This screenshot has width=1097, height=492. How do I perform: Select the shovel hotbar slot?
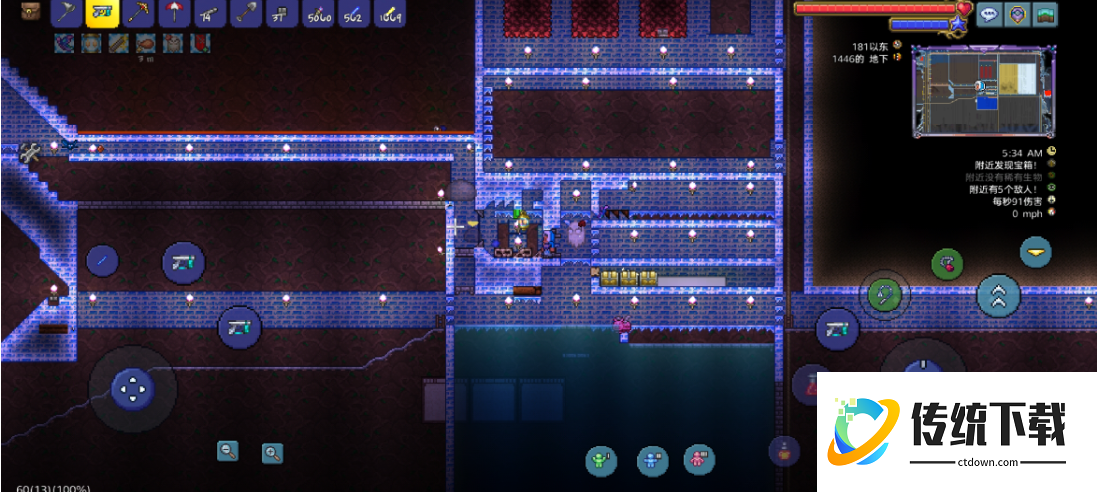click(246, 13)
